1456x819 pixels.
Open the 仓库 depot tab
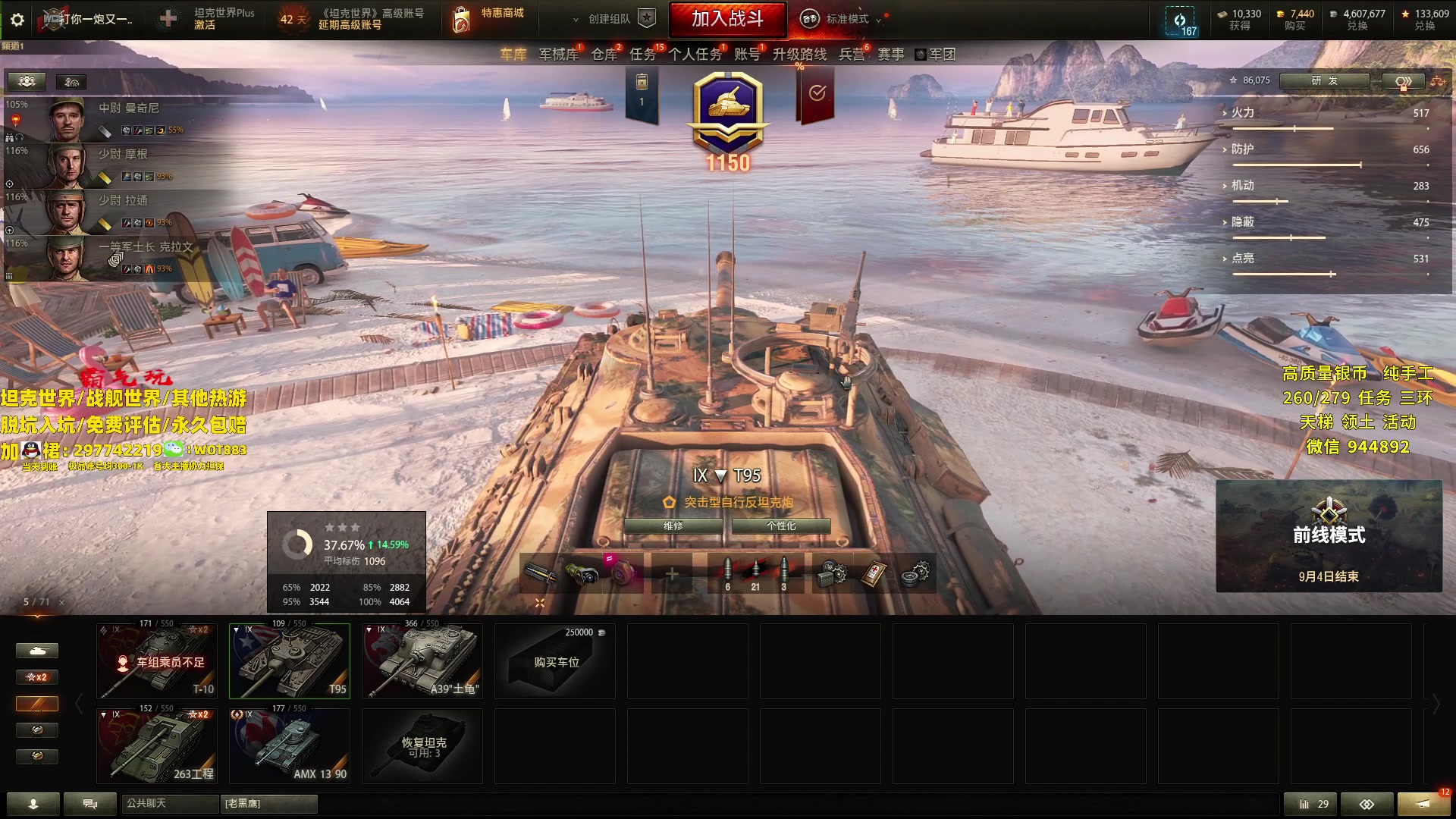[604, 55]
